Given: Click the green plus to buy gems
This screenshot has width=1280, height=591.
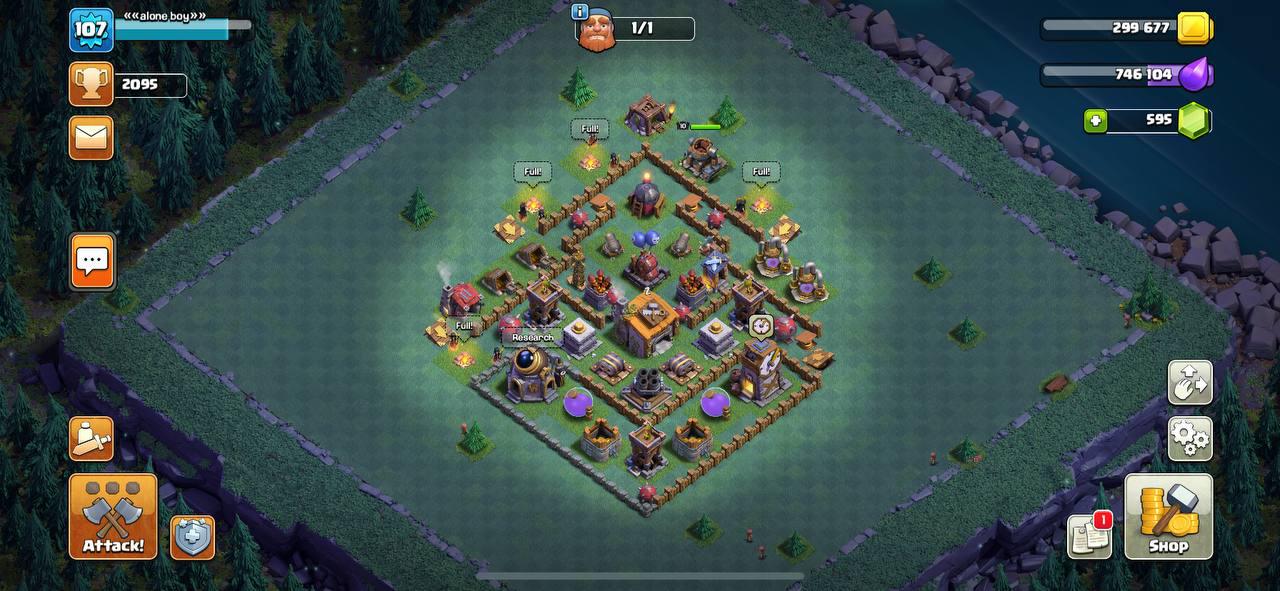Looking at the screenshot, I should click(1096, 121).
